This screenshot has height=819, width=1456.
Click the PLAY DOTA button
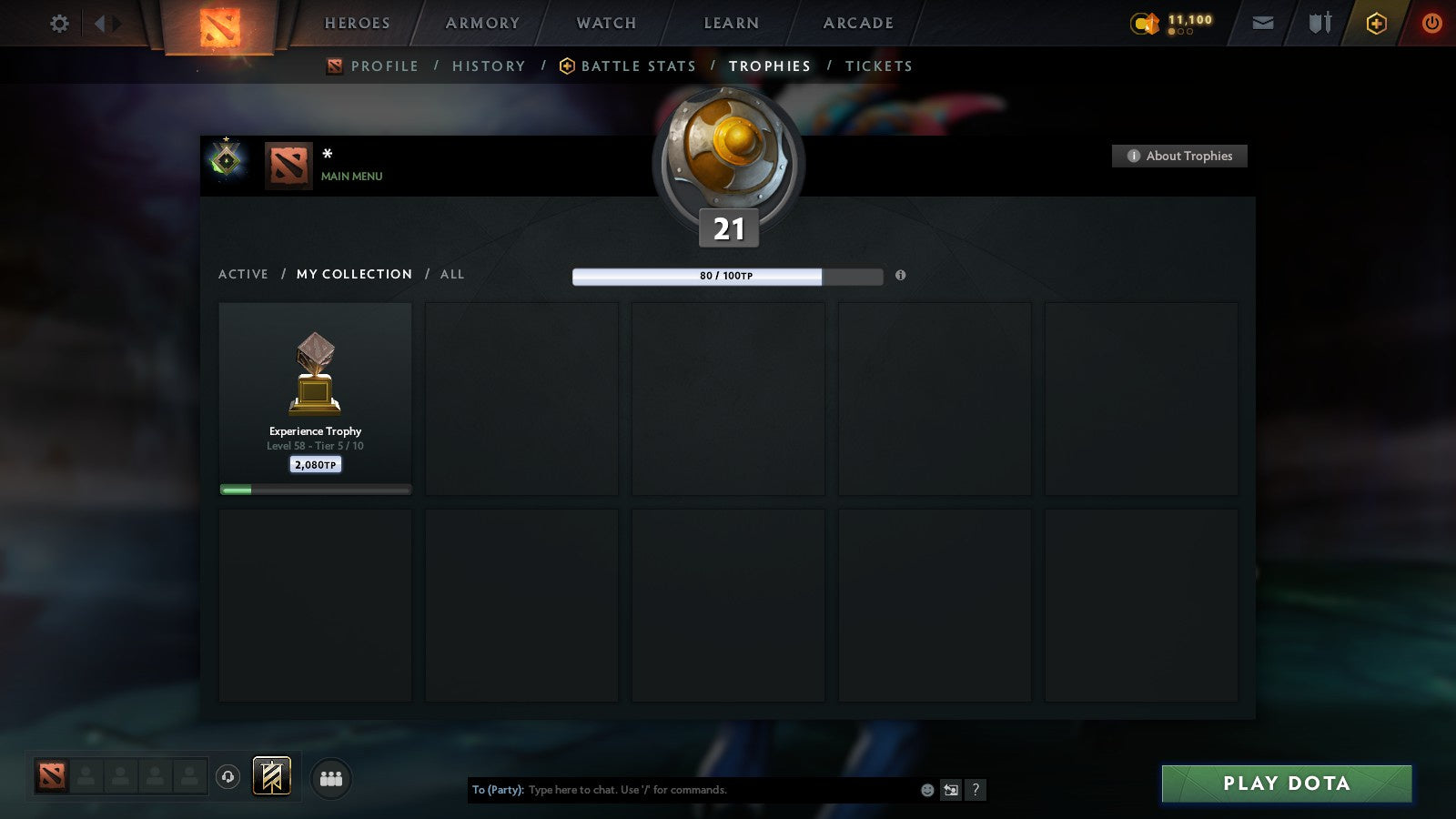click(1286, 783)
